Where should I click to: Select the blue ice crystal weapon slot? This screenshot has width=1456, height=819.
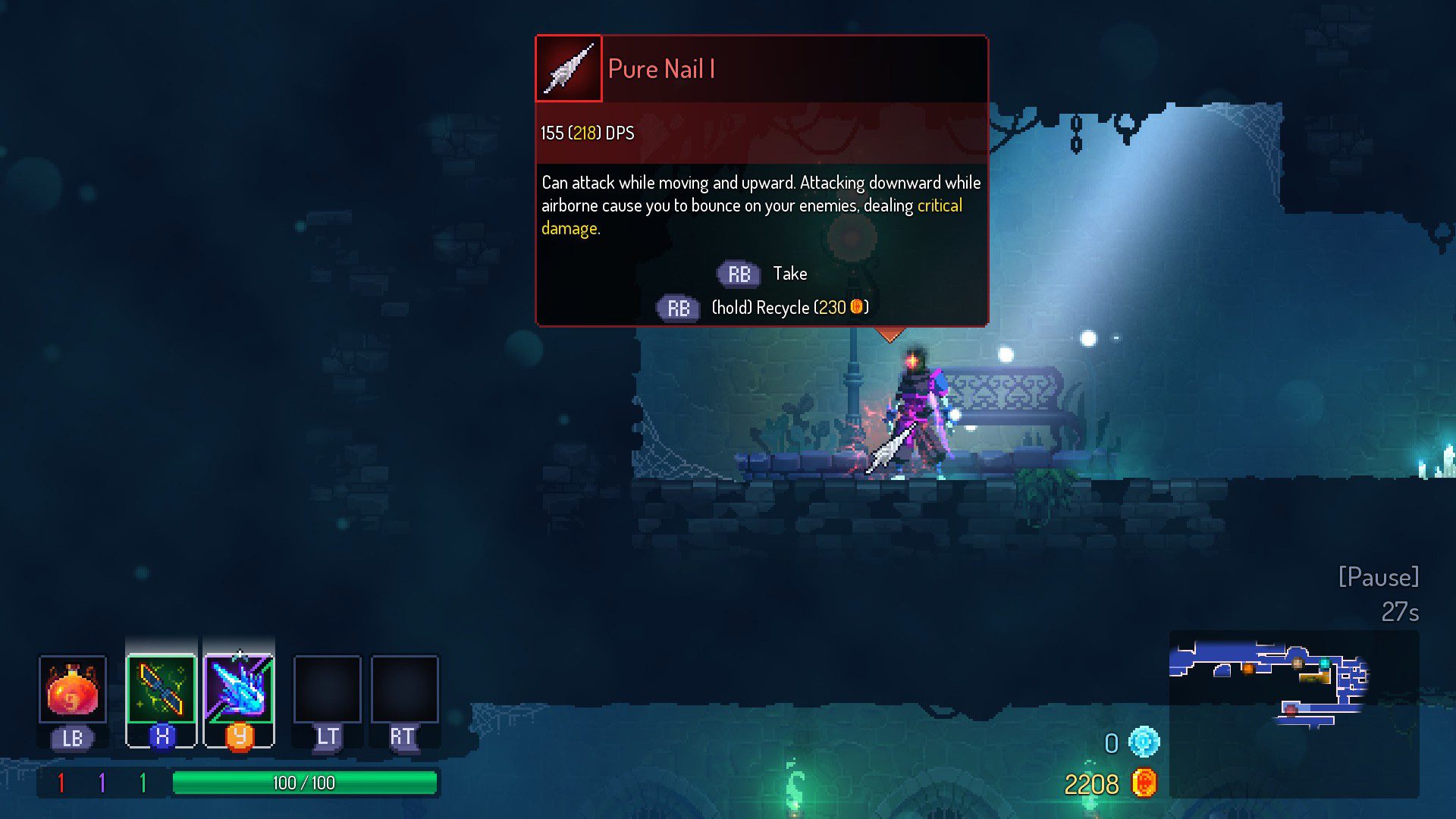point(239,689)
